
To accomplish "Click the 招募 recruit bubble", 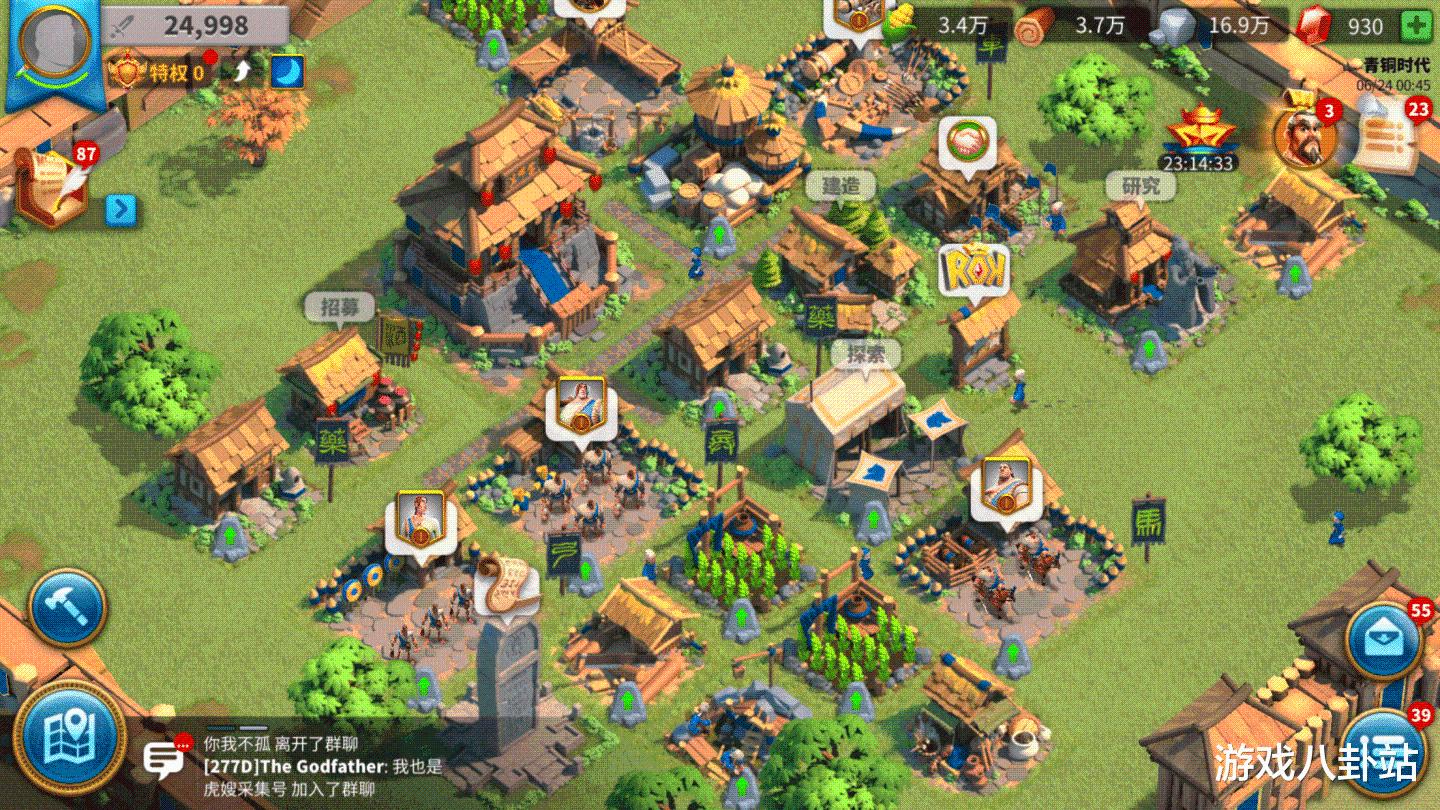I will 340,307.
